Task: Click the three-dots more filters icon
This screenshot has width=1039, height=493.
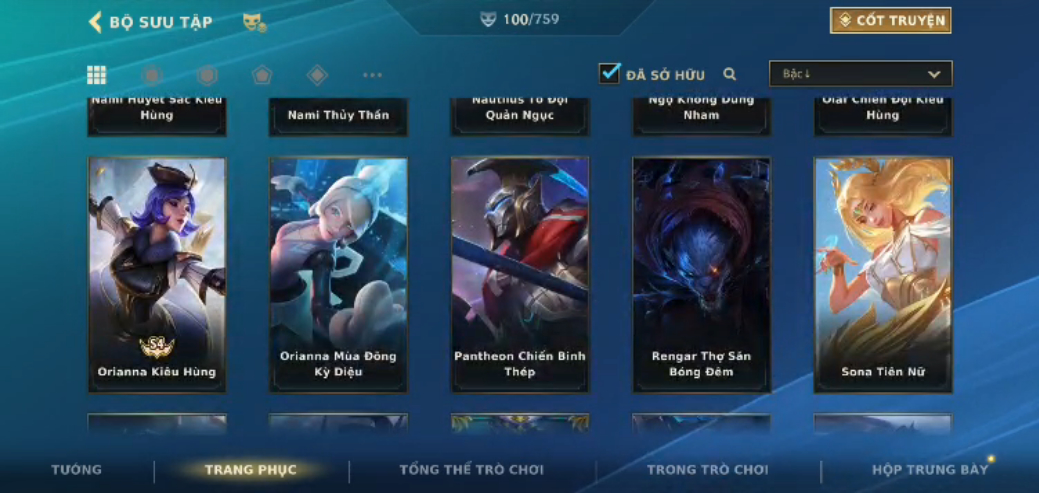Action: [372, 75]
